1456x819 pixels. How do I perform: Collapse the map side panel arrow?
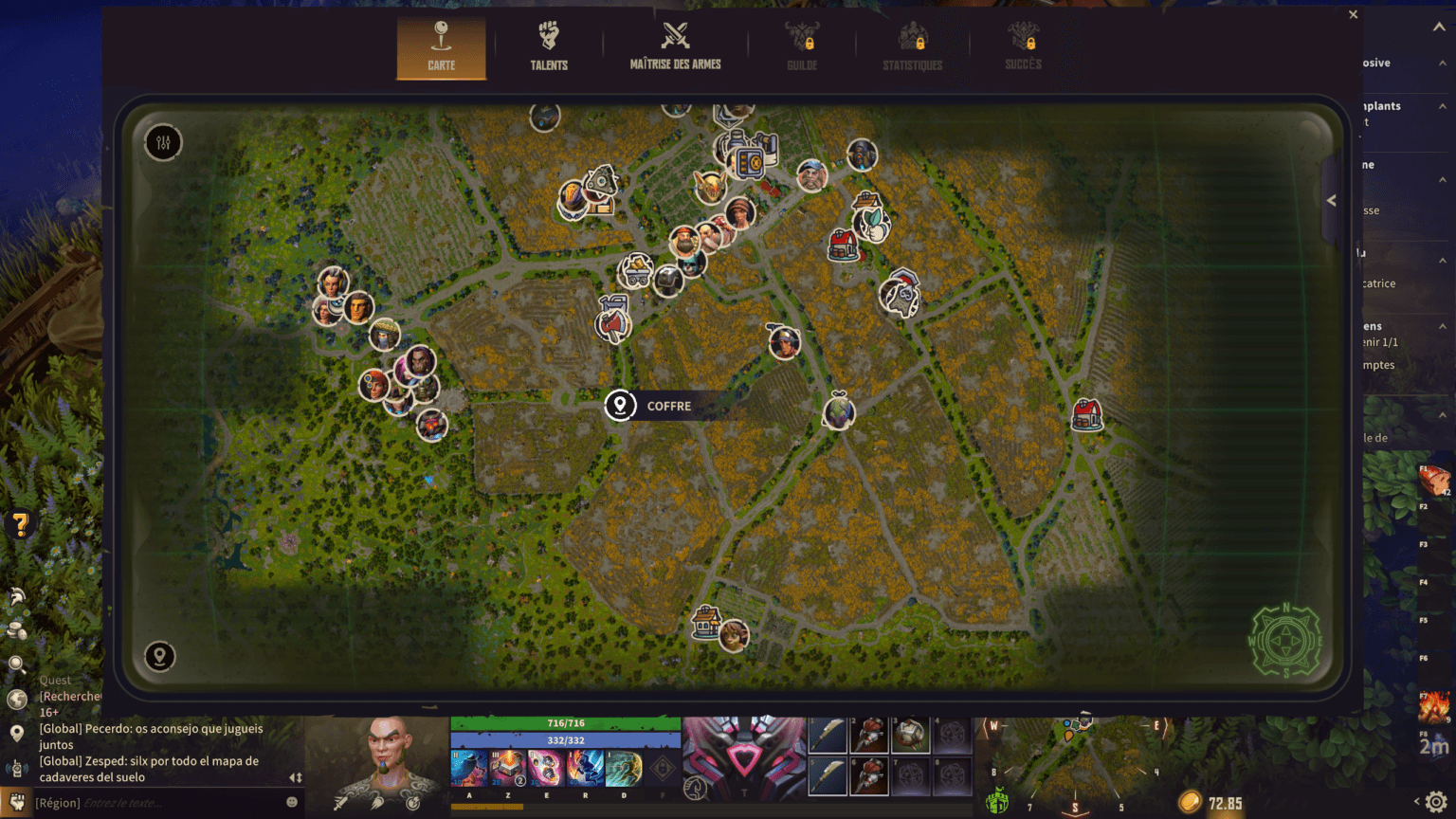click(x=1331, y=201)
